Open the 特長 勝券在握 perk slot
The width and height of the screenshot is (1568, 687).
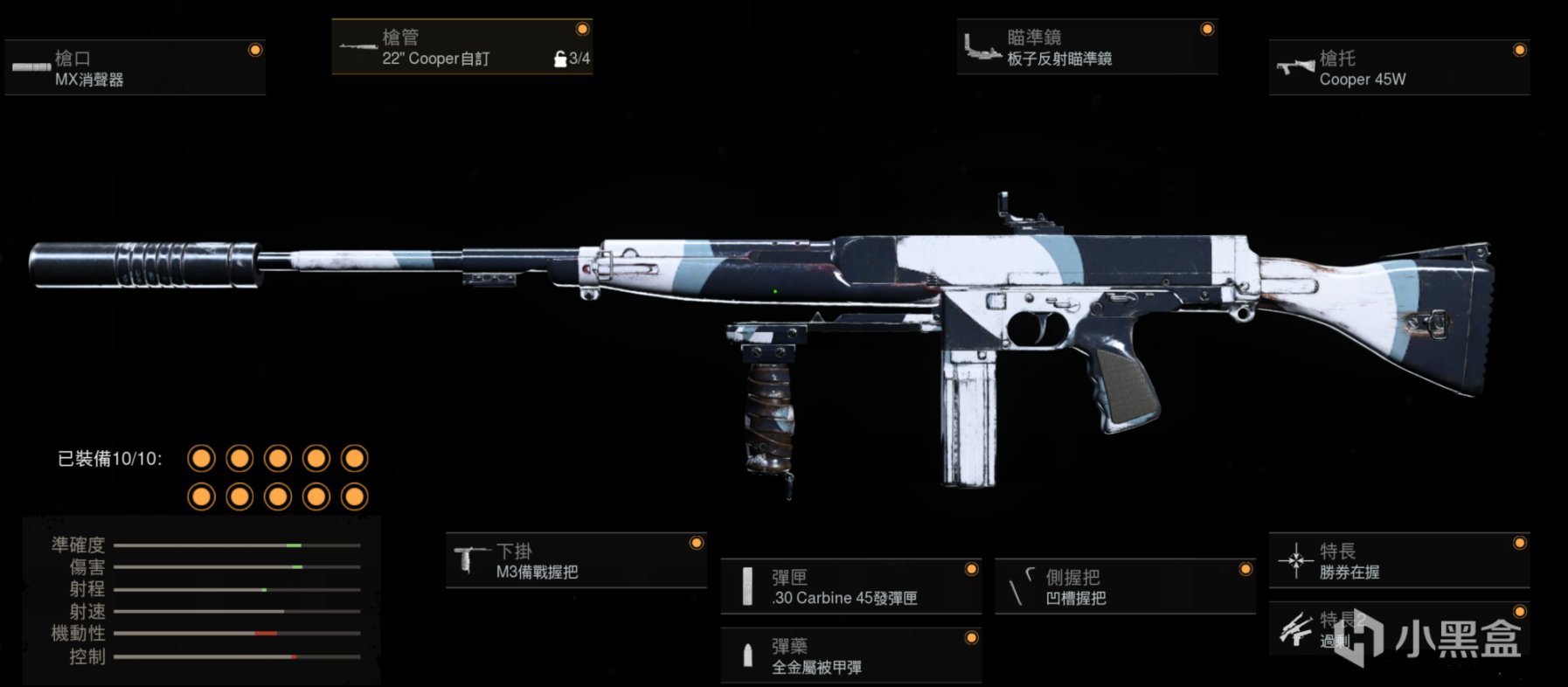pyautogui.click(x=1398, y=561)
